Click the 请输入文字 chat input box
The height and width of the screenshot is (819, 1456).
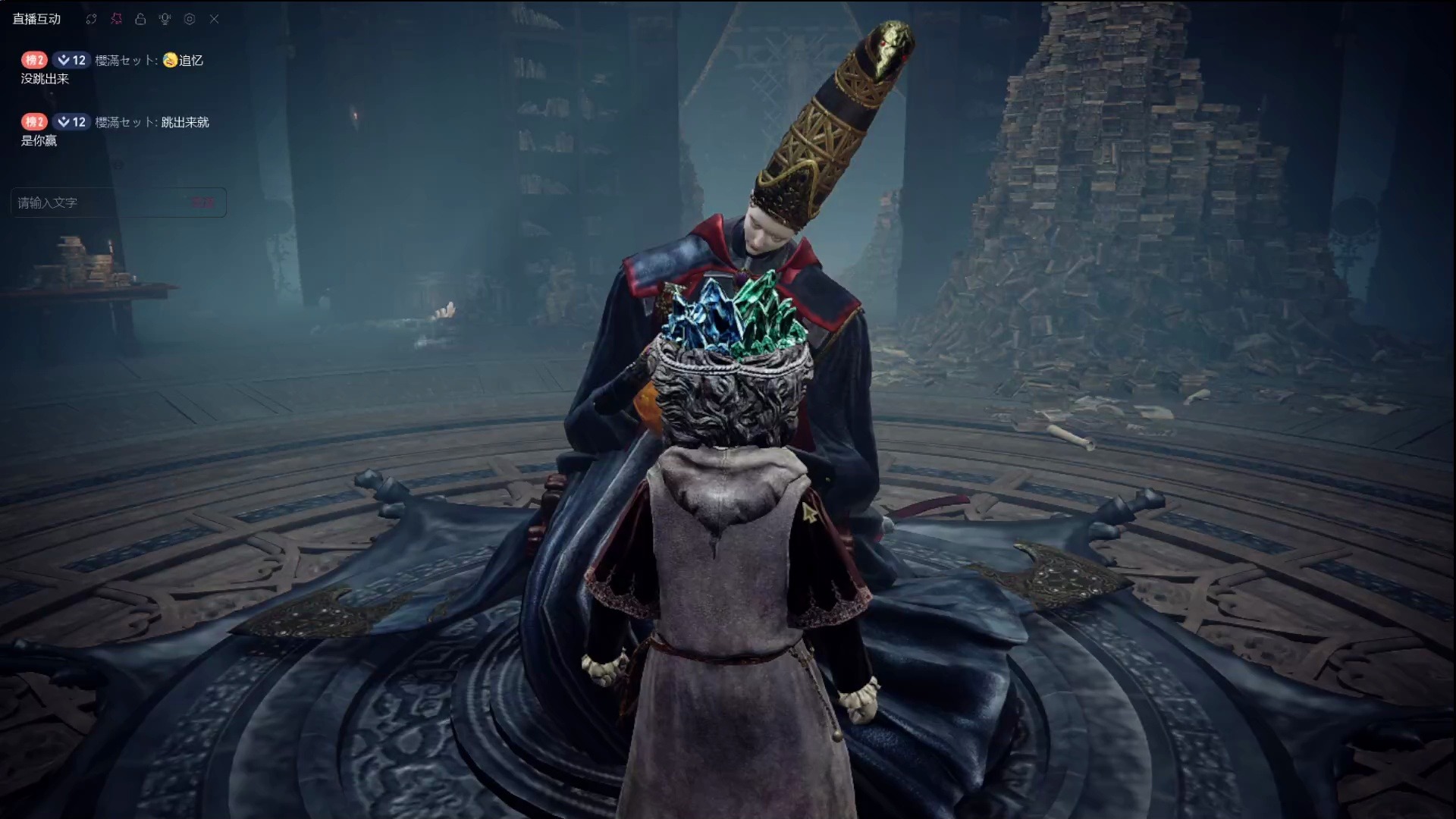99,202
